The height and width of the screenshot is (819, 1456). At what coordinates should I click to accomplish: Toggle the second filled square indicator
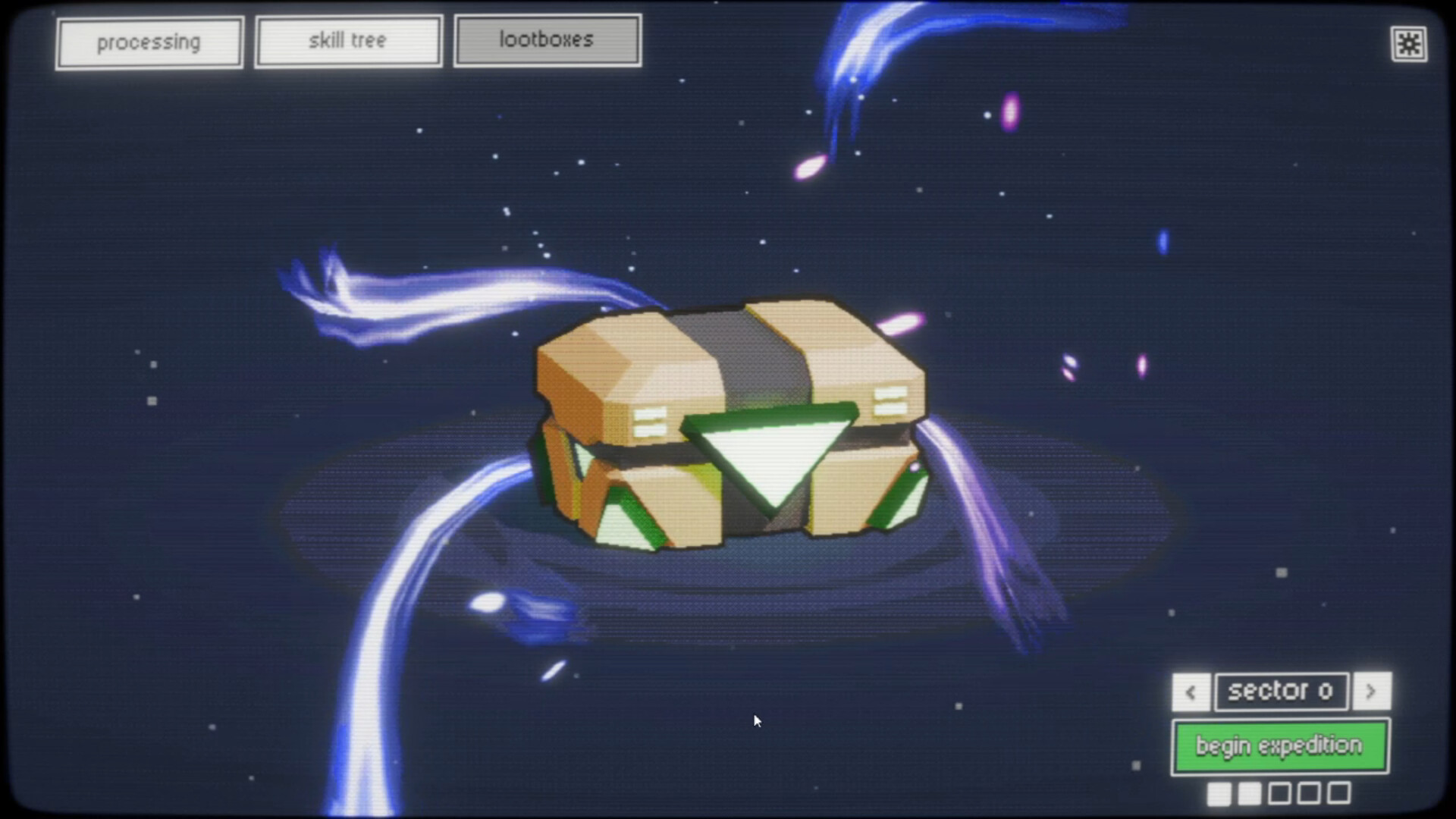tap(1250, 795)
